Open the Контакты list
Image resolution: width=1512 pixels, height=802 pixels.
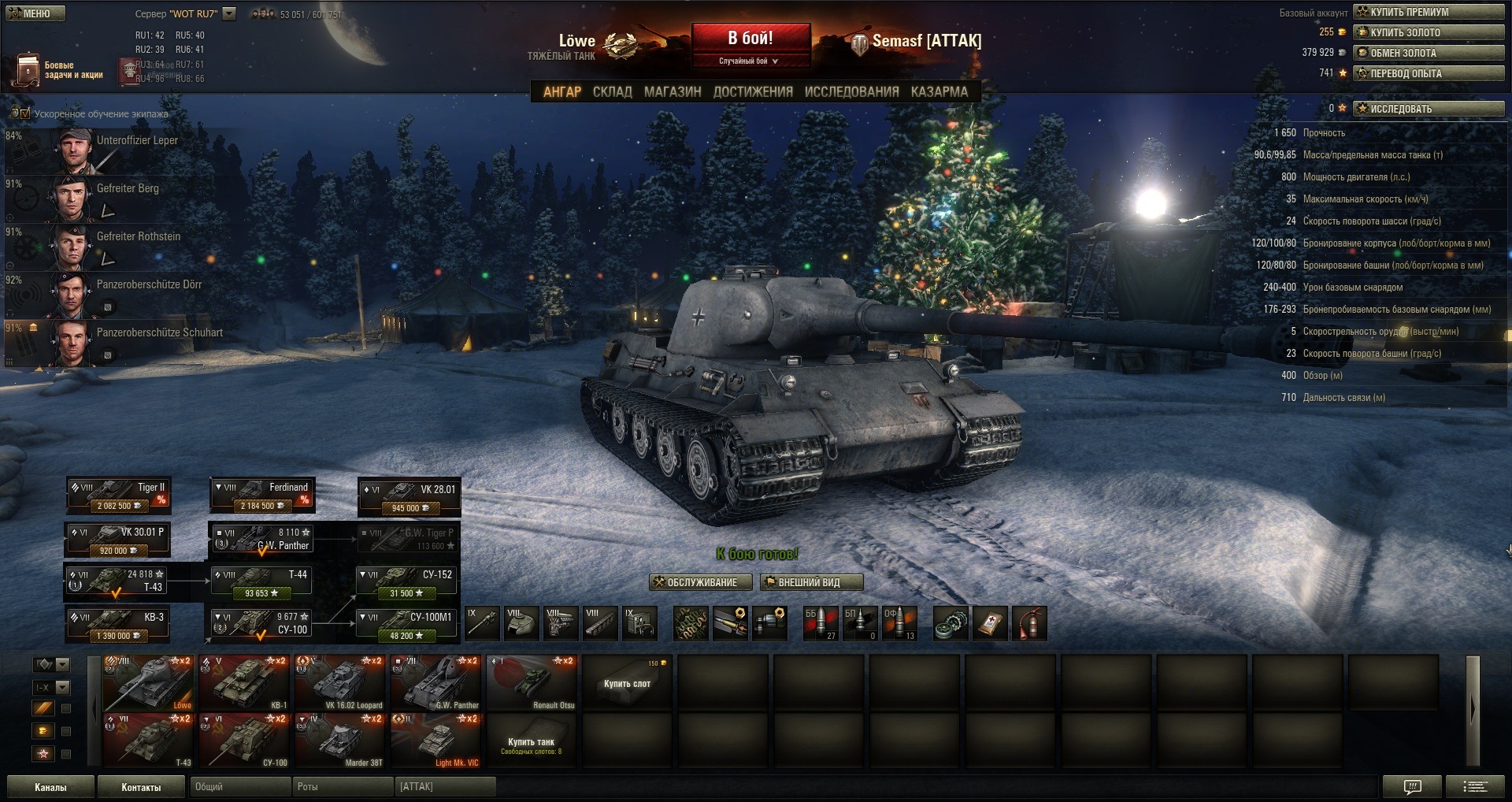point(141,787)
